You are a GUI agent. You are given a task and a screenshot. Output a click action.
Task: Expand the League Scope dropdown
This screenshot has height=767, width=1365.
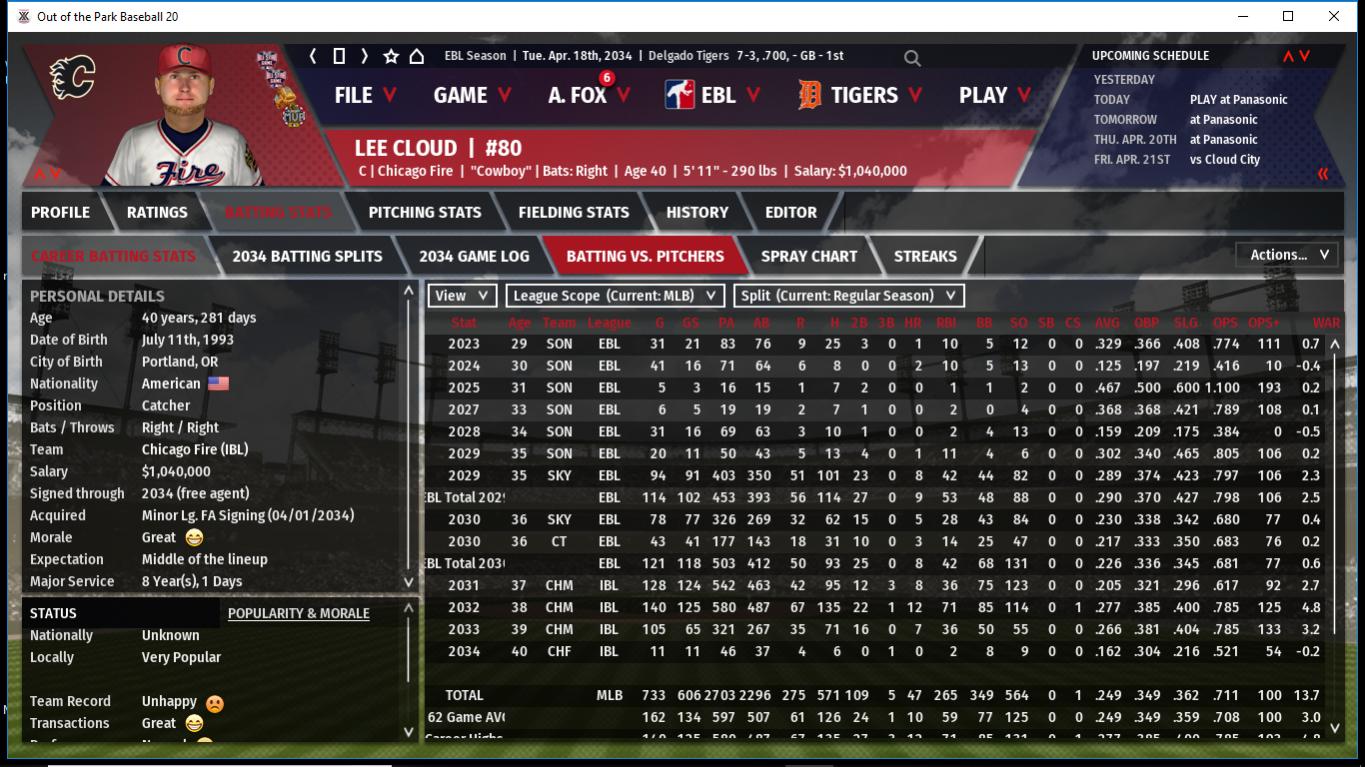point(615,296)
